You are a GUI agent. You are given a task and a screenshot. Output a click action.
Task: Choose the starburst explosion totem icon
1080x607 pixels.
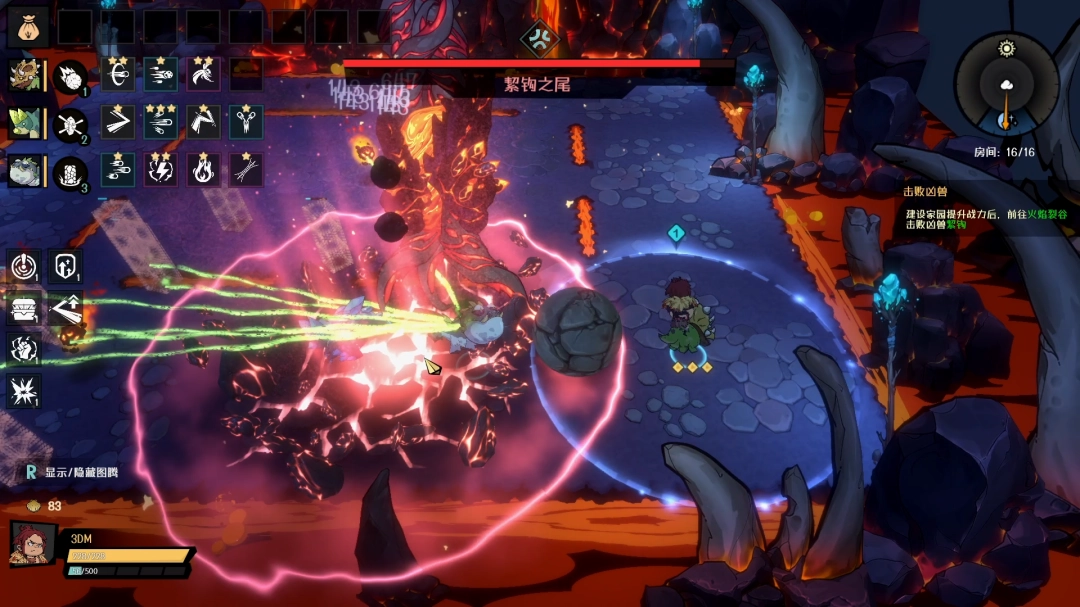(24, 390)
